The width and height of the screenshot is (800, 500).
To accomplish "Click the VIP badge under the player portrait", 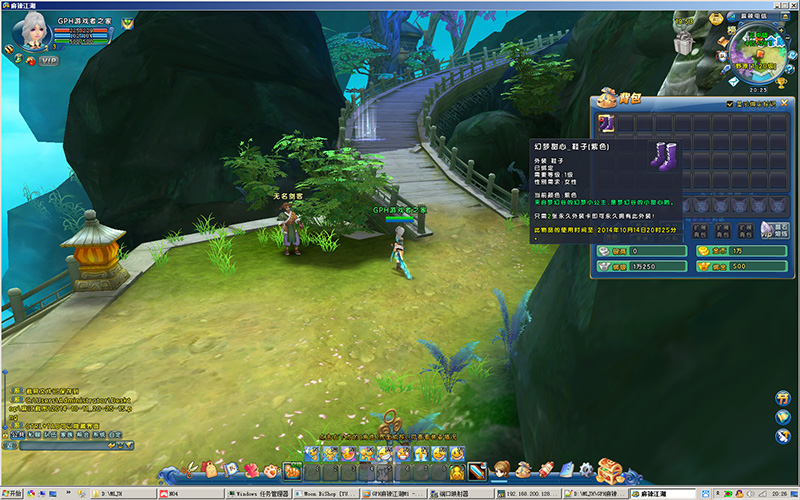I will click(48, 60).
